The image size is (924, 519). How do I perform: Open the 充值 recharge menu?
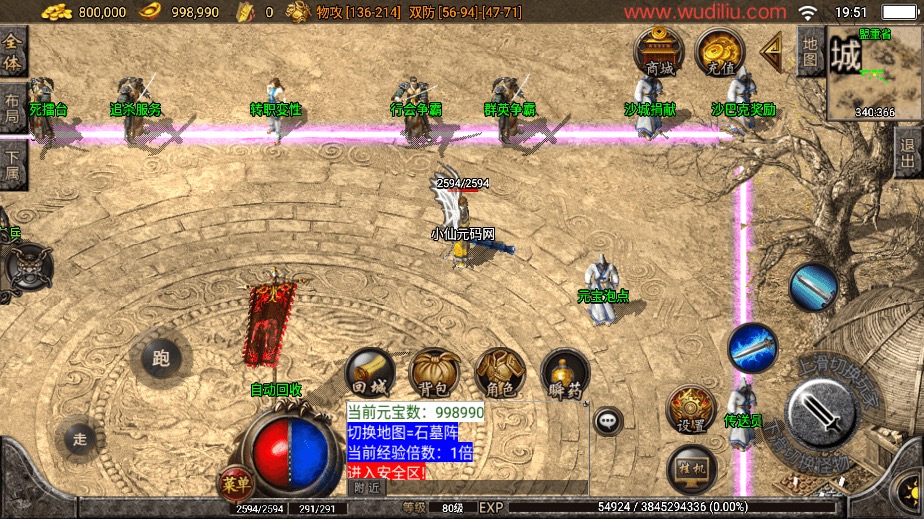[720, 52]
